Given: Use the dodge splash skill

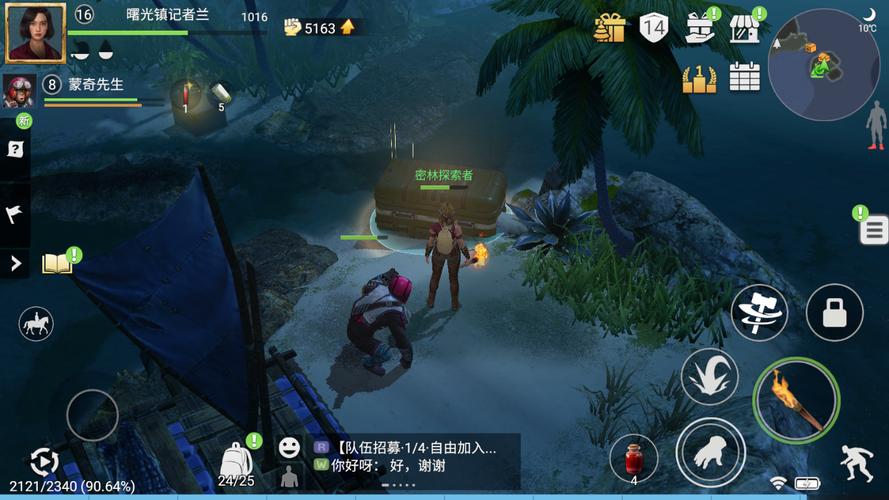Looking at the screenshot, I should click(x=709, y=377).
